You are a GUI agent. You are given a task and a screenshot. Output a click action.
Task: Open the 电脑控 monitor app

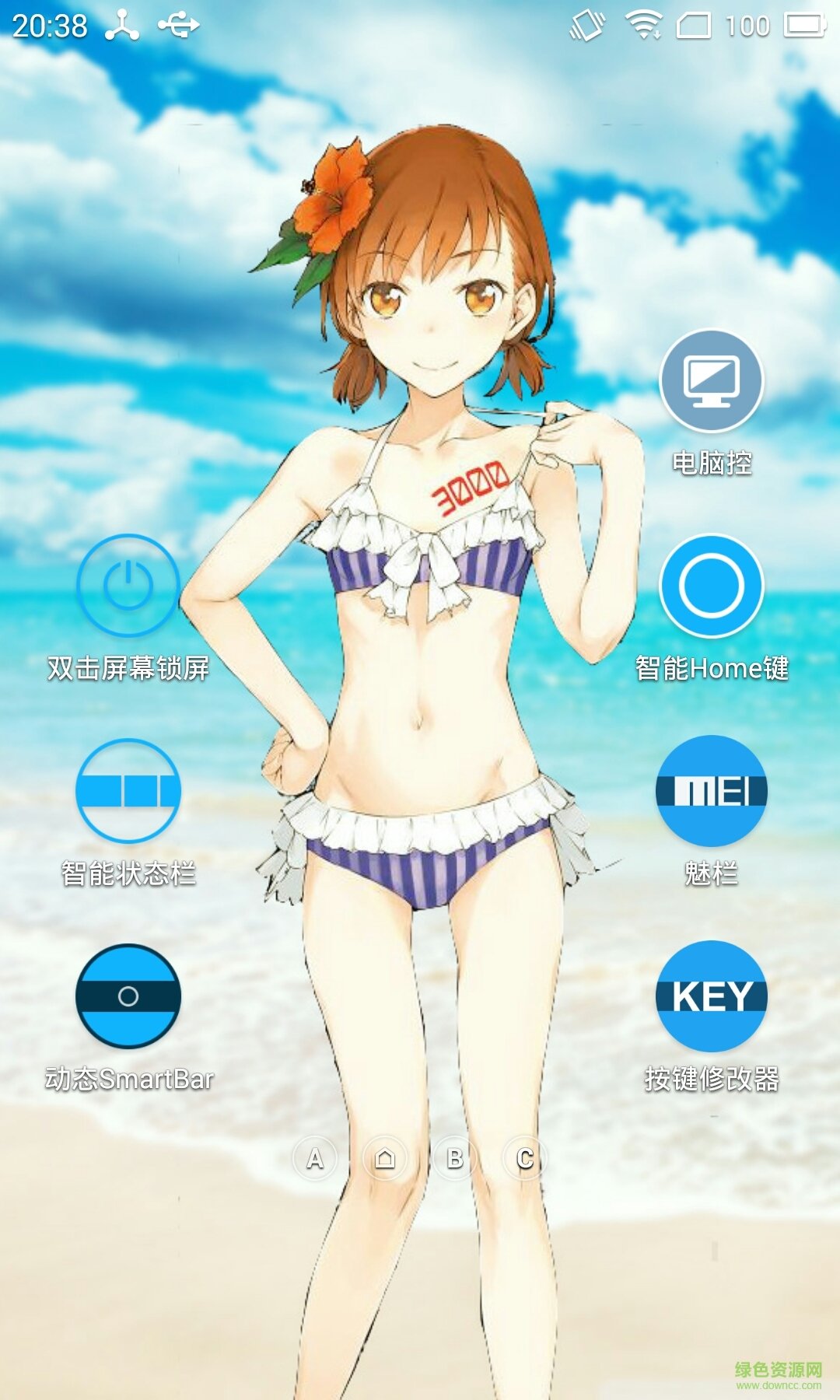point(711,381)
